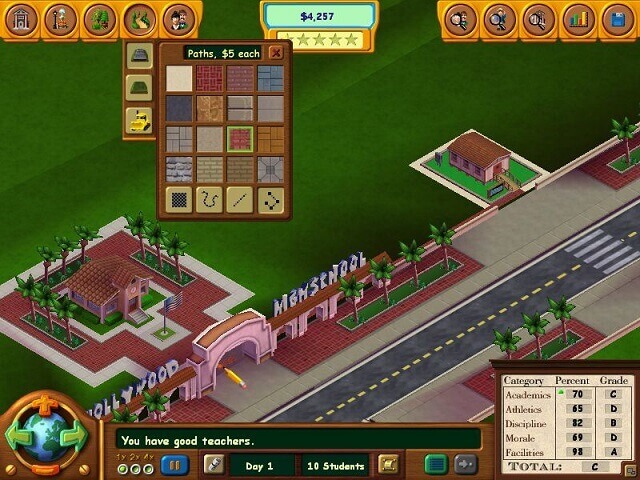Screen dimensions: 640x480
Task: Select the gray cobblestone path tile
Action: 179,168
